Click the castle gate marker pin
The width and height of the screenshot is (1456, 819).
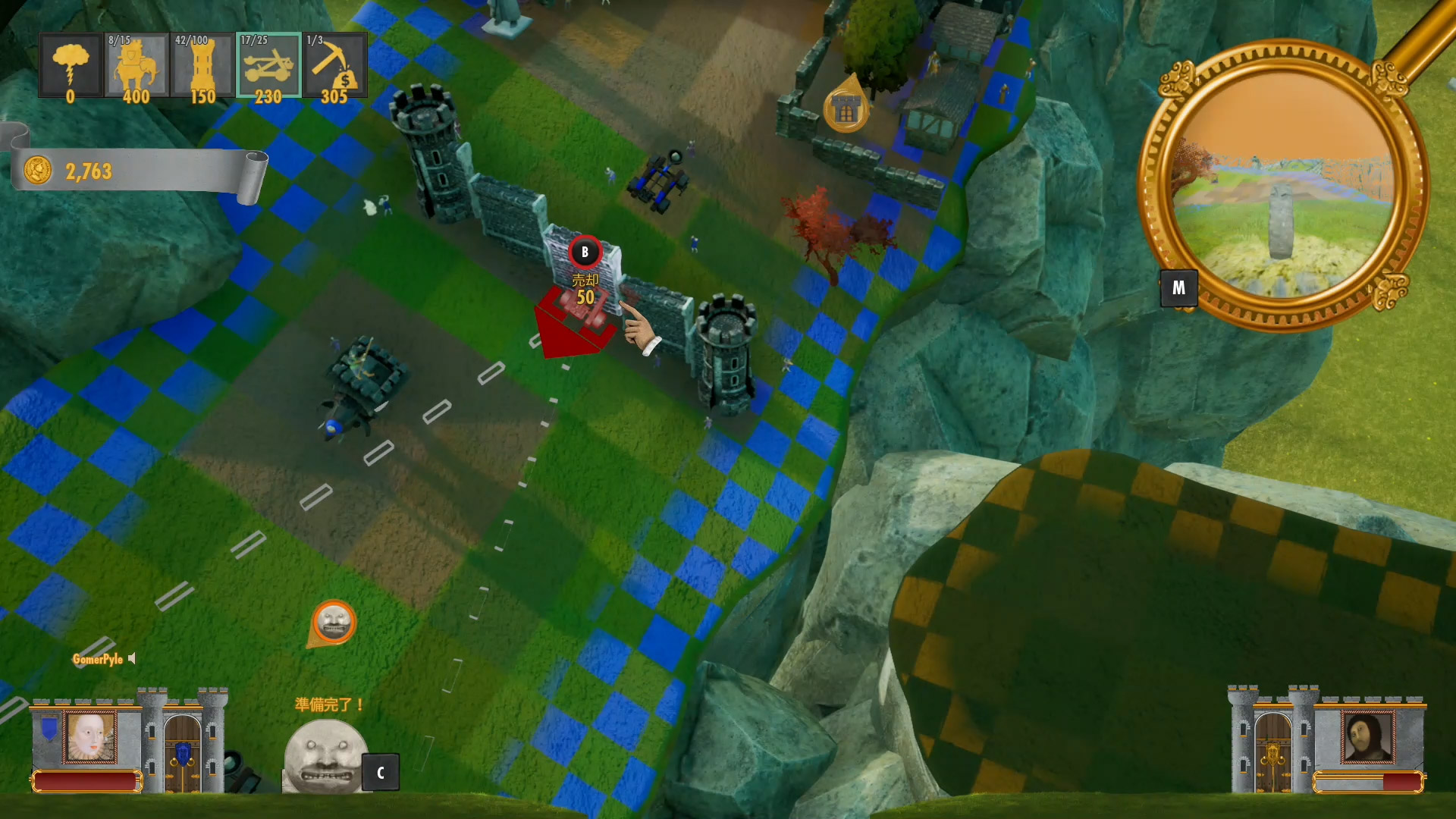[846, 110]
